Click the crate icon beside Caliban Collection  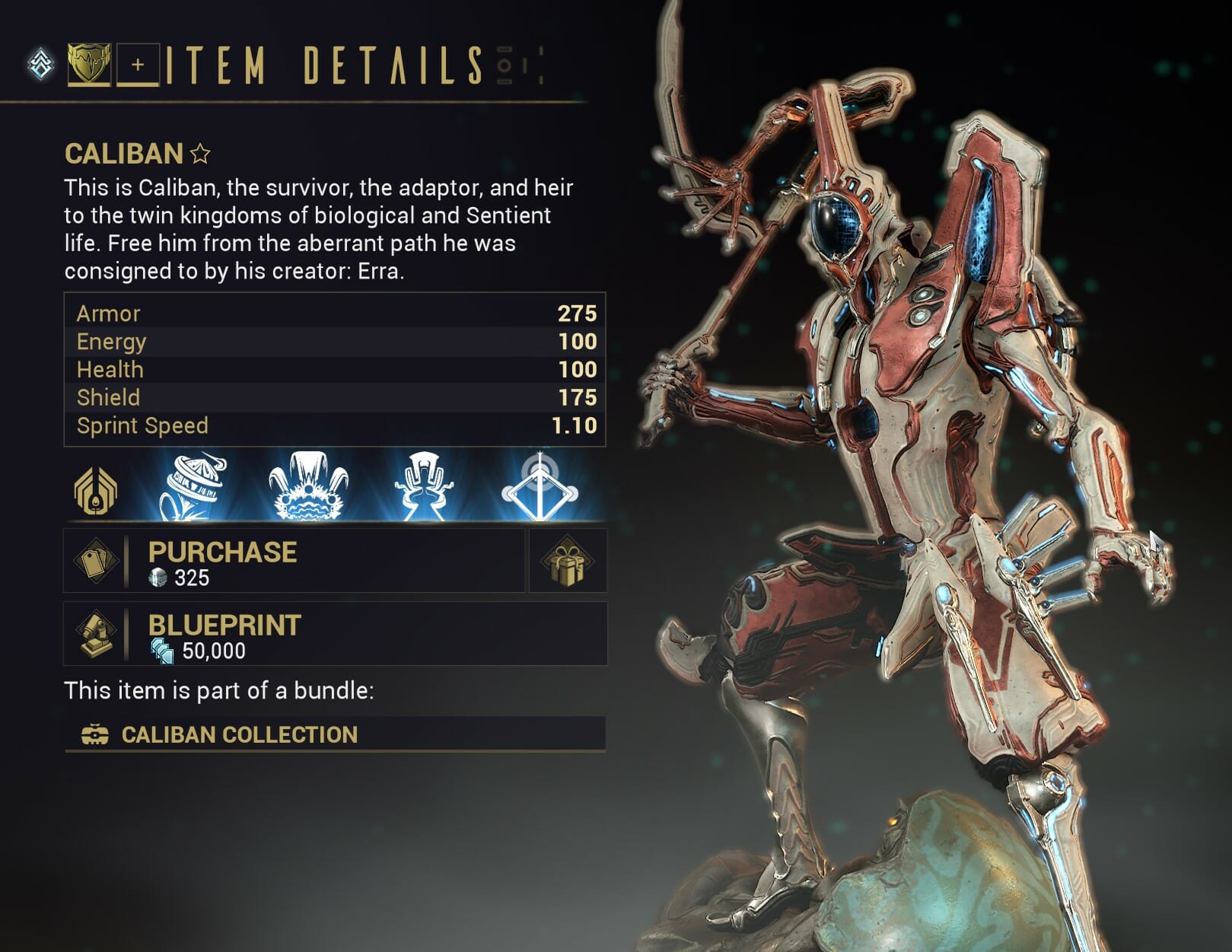(94, 734)
